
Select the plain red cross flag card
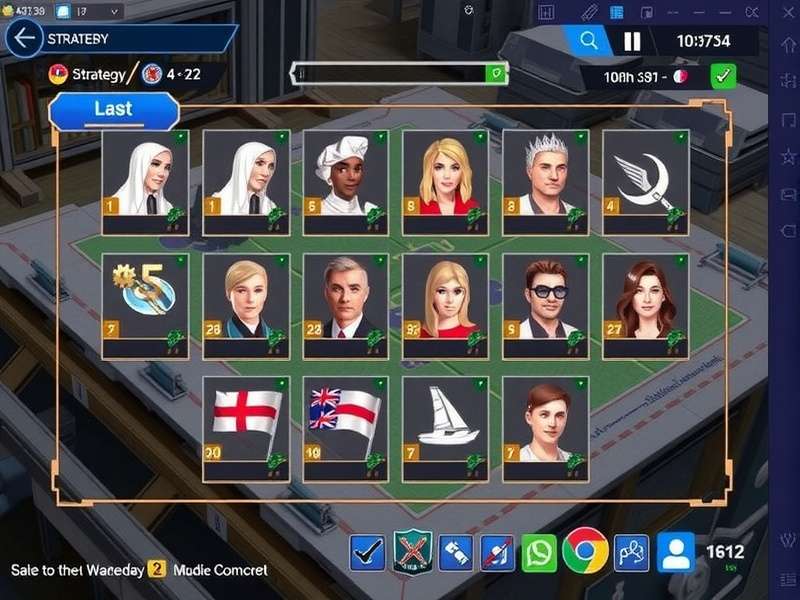point(245,427)
